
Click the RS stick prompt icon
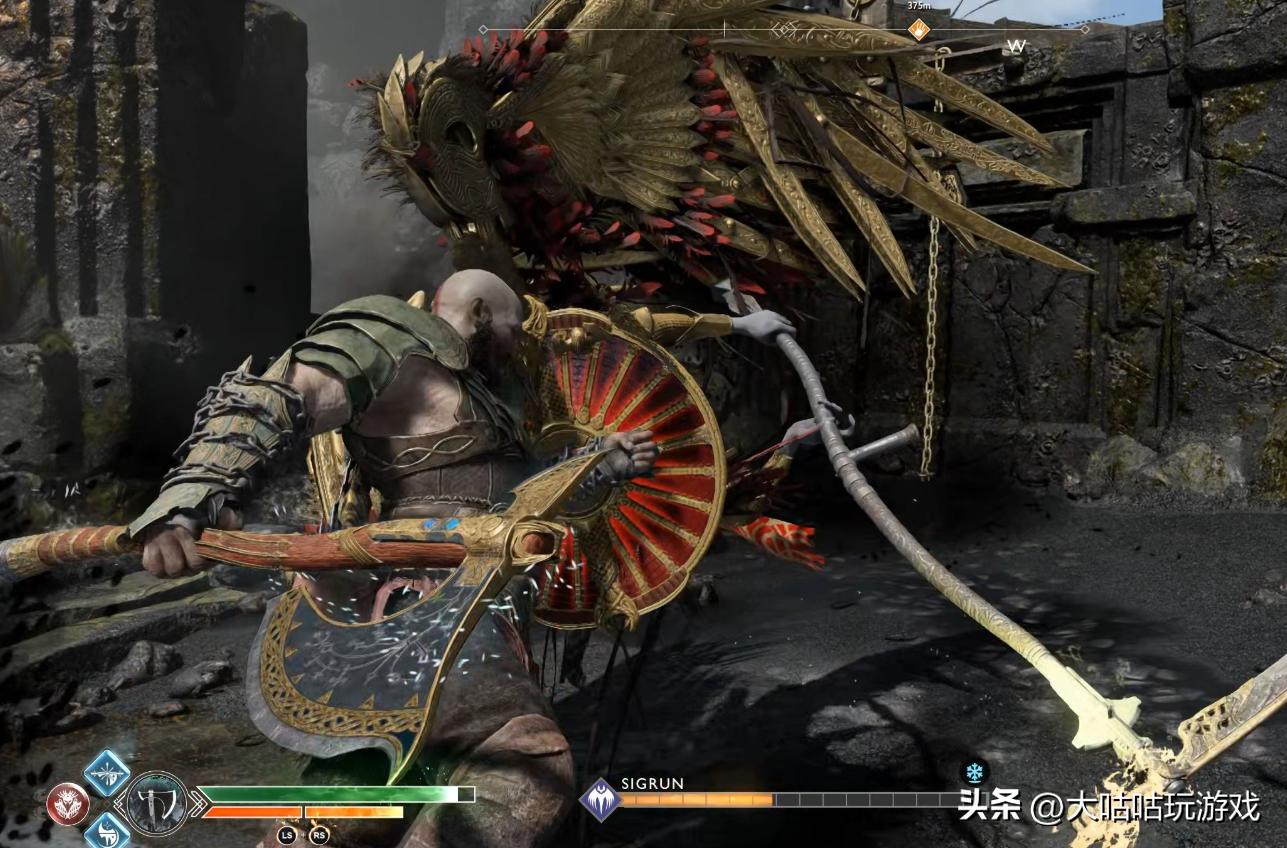319,833
